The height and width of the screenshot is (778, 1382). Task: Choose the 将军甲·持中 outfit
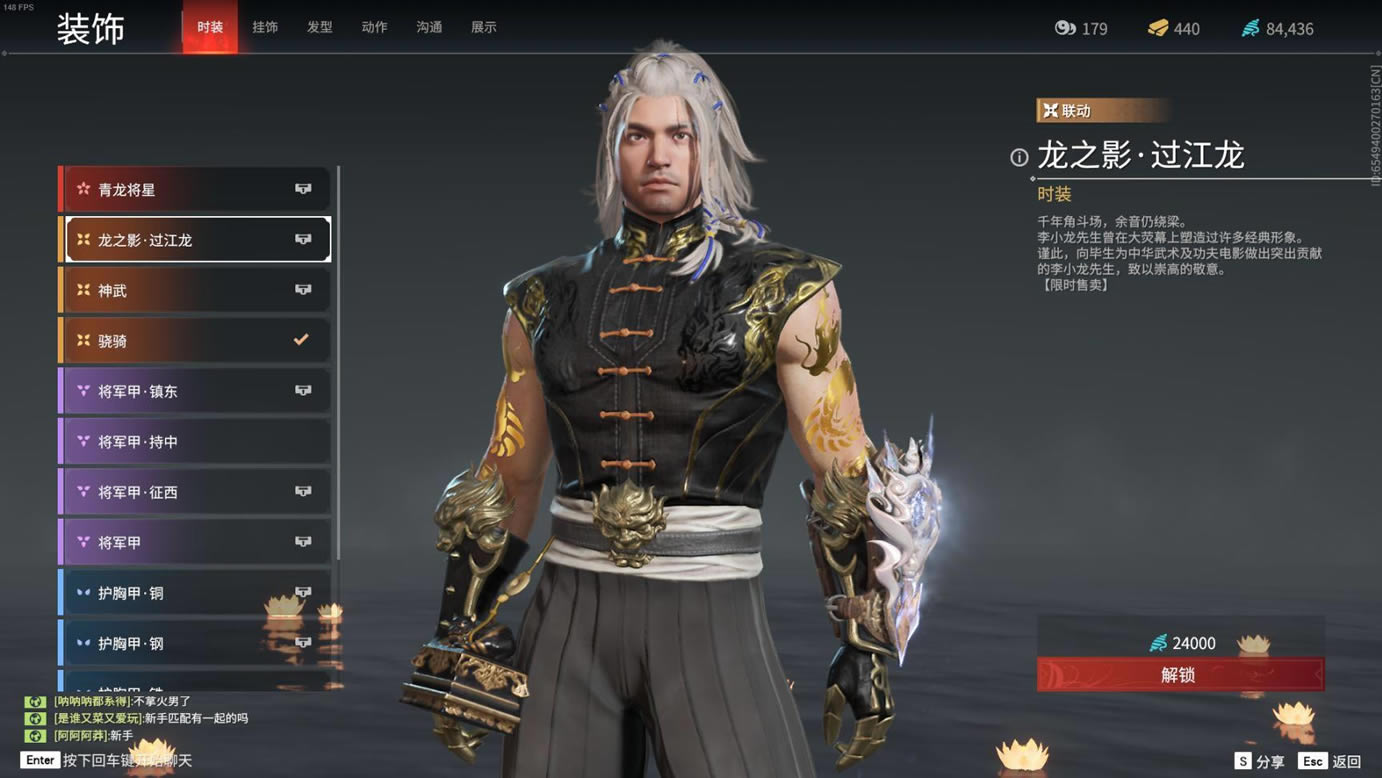pyautogui.click(x=196, y=442)
